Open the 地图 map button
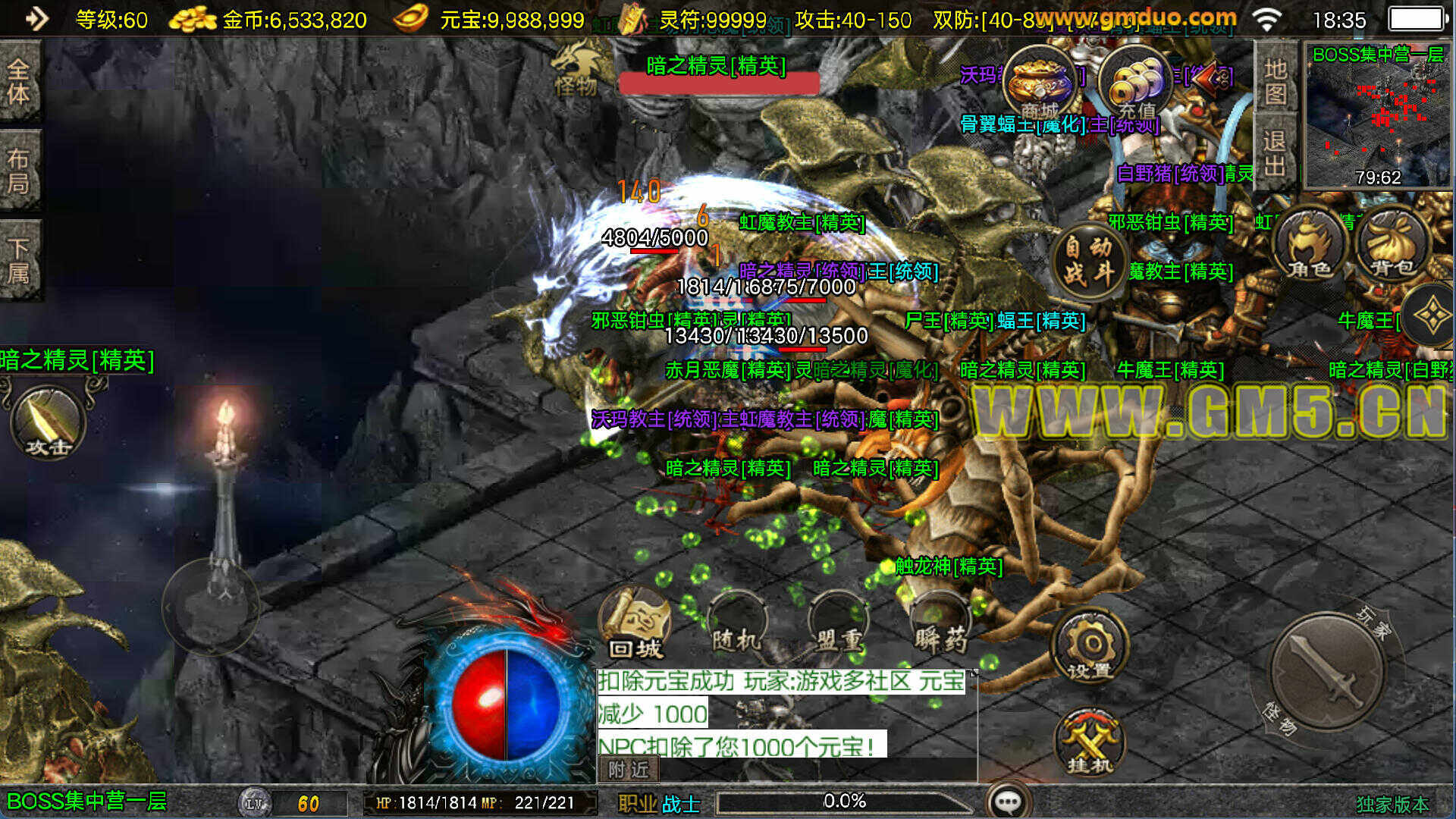Screen dimensions: 1456x819 point(1276,81)
